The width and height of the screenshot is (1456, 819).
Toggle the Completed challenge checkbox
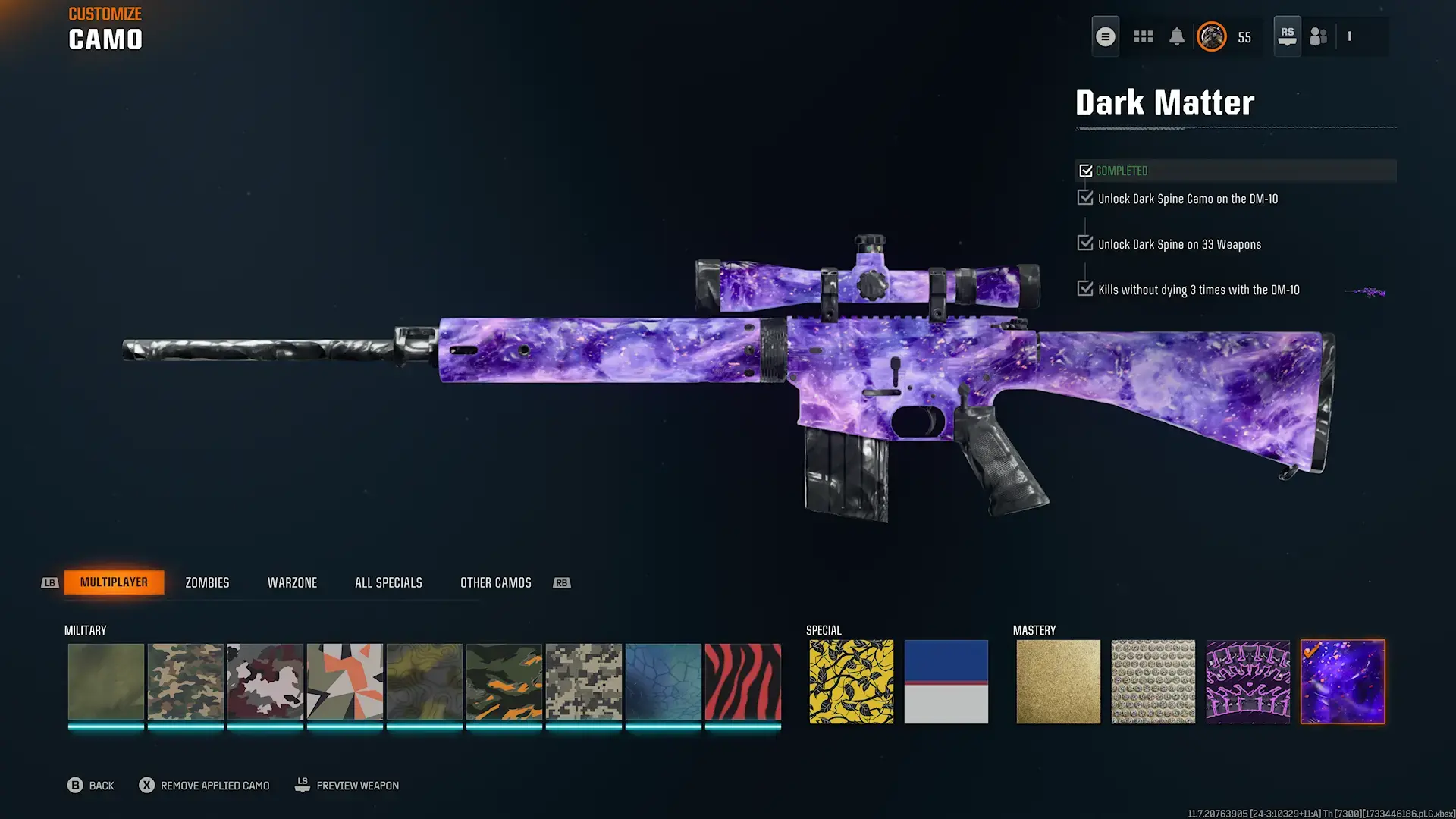click(1086, 170)
